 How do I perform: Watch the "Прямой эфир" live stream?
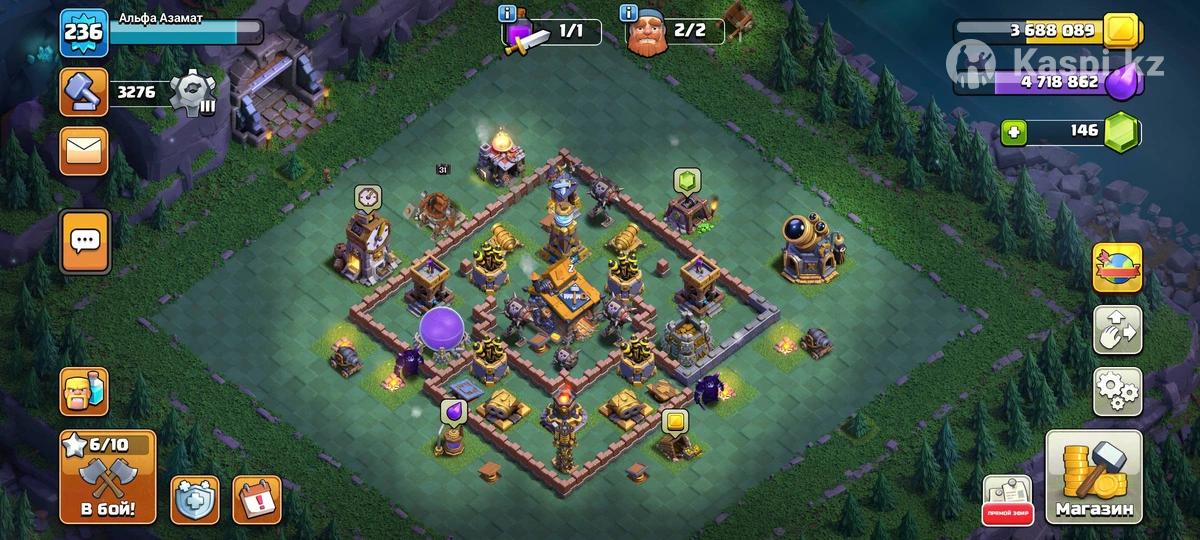(1007, 499)
